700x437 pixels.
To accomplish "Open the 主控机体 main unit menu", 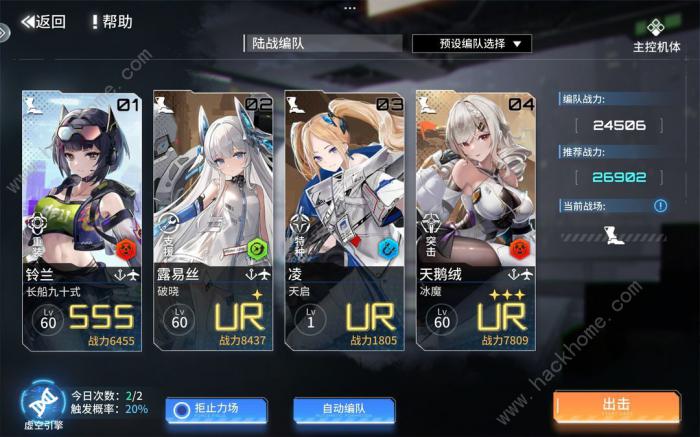I will click(x=656, y=35).
